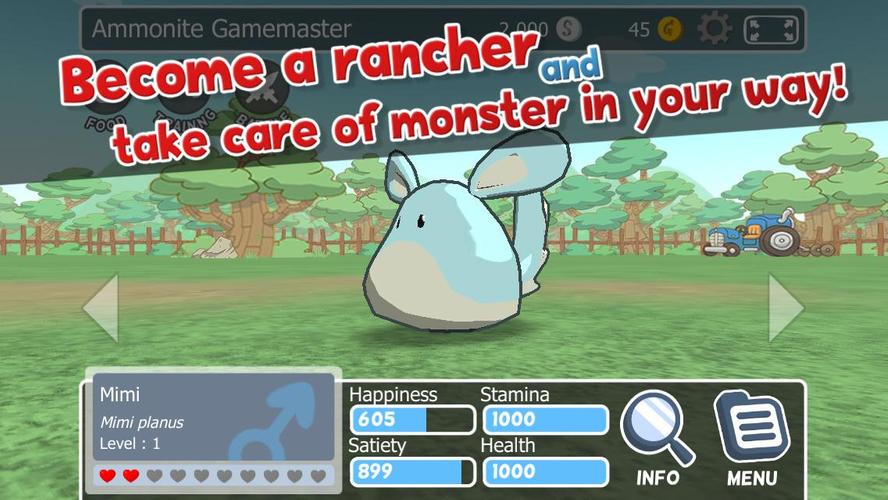Select the Mimi monster name panel
The width and height of the screenshot is (888, 500).
pos(215,420)
